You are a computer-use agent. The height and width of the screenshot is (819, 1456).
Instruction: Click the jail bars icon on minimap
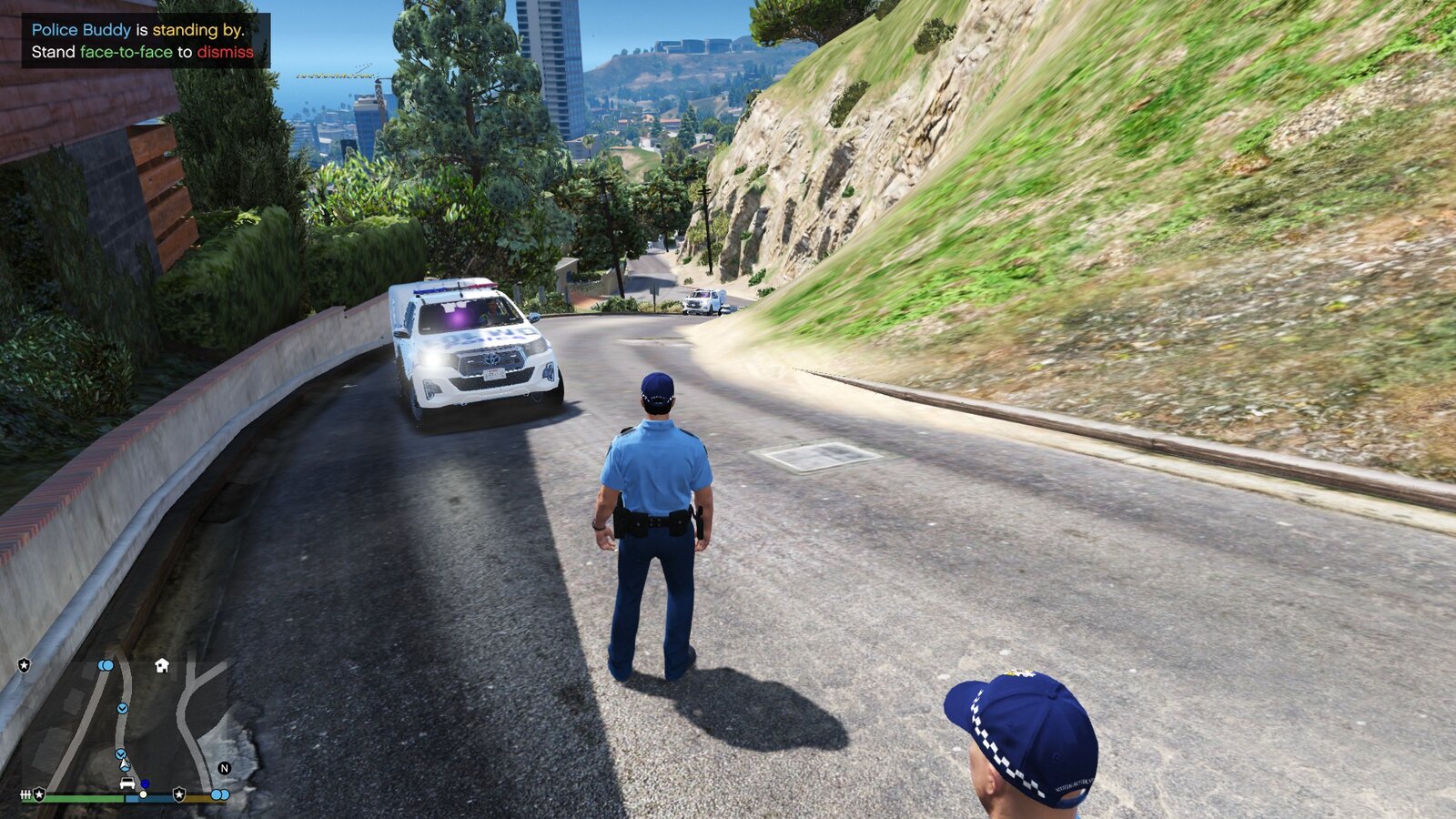[26, 794]
